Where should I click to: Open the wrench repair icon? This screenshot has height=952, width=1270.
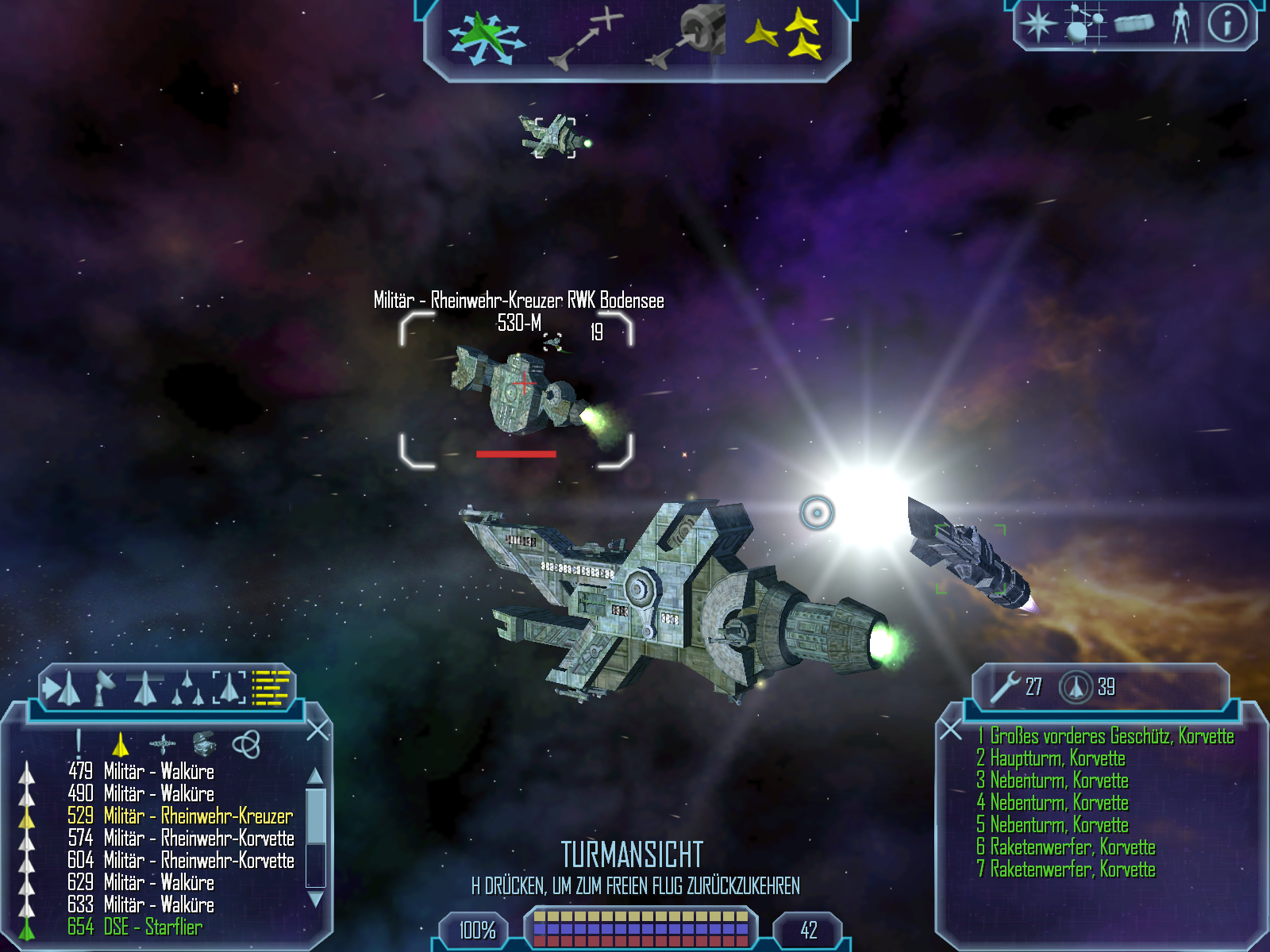coord(1005,686)
